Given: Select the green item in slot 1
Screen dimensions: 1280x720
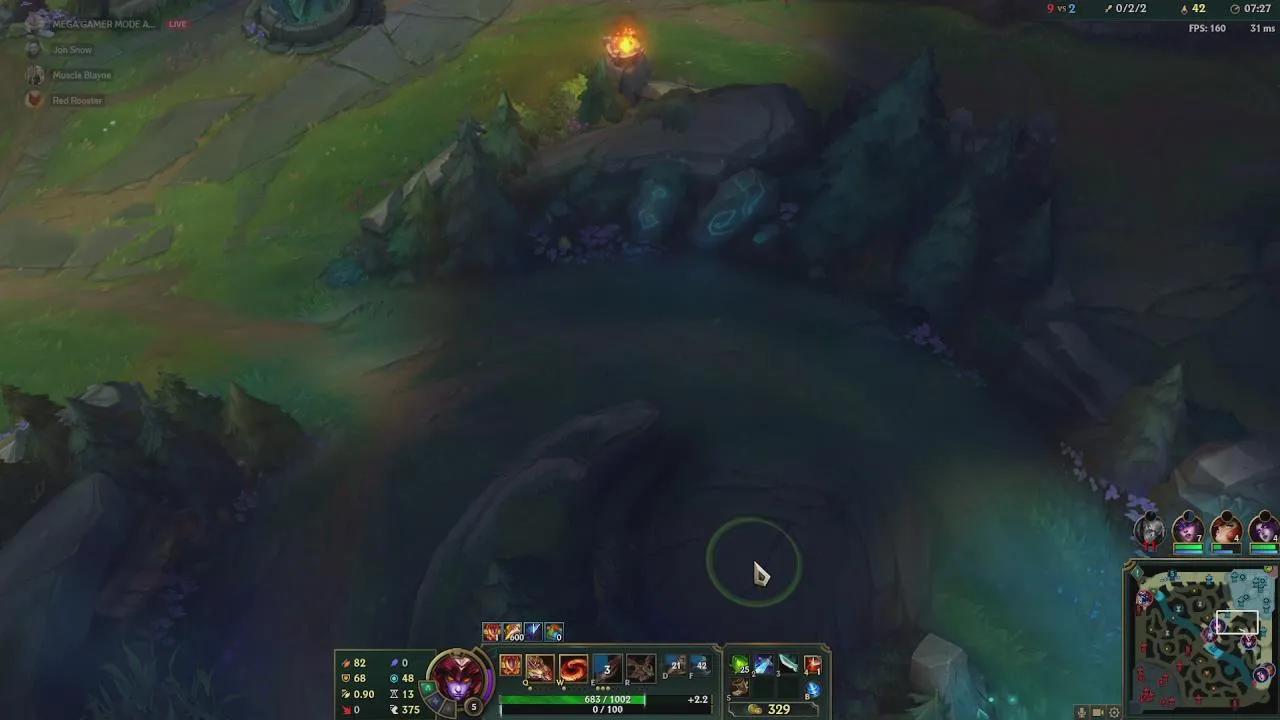Looking at the screenshot, I should (x=738, y=663).
